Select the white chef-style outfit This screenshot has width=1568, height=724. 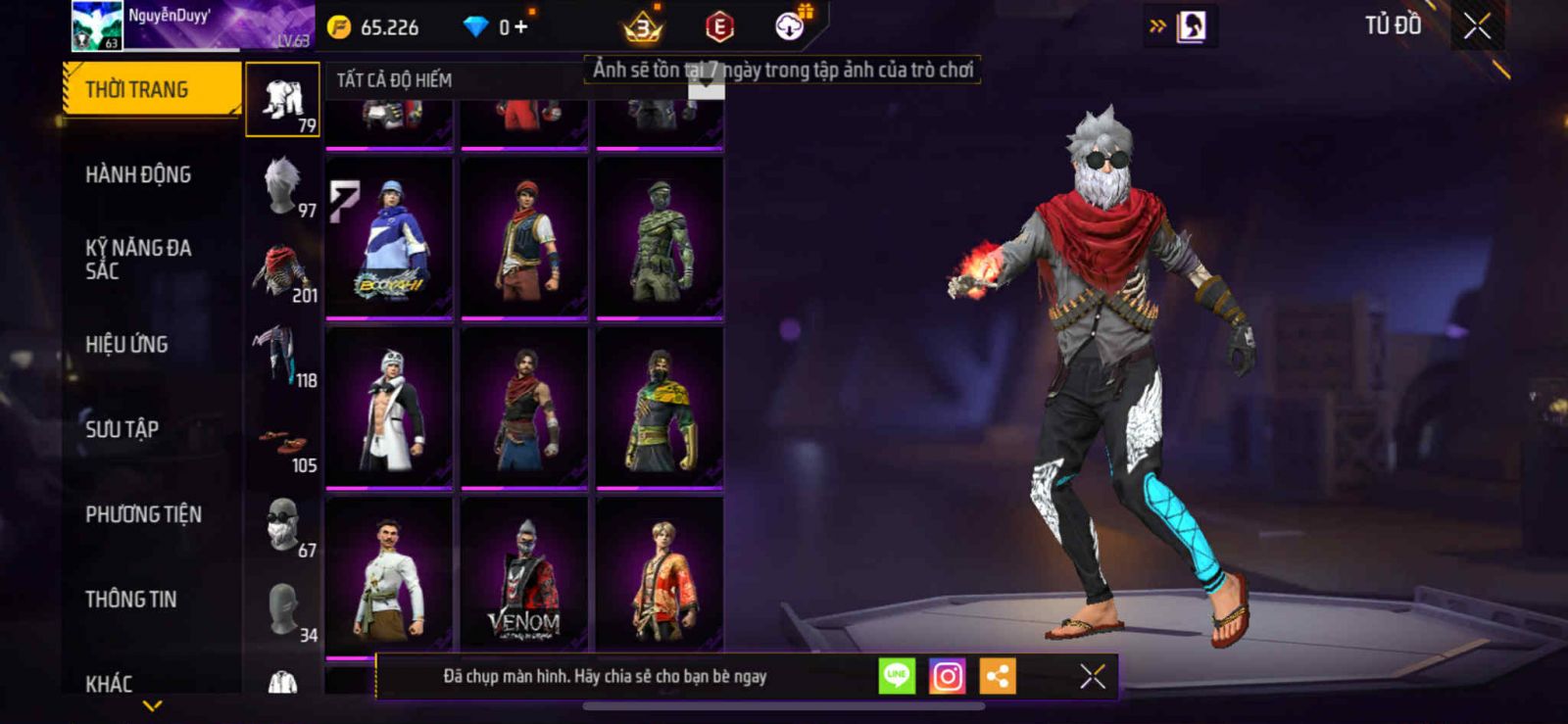pyautogui.click(x=389, y=577)
